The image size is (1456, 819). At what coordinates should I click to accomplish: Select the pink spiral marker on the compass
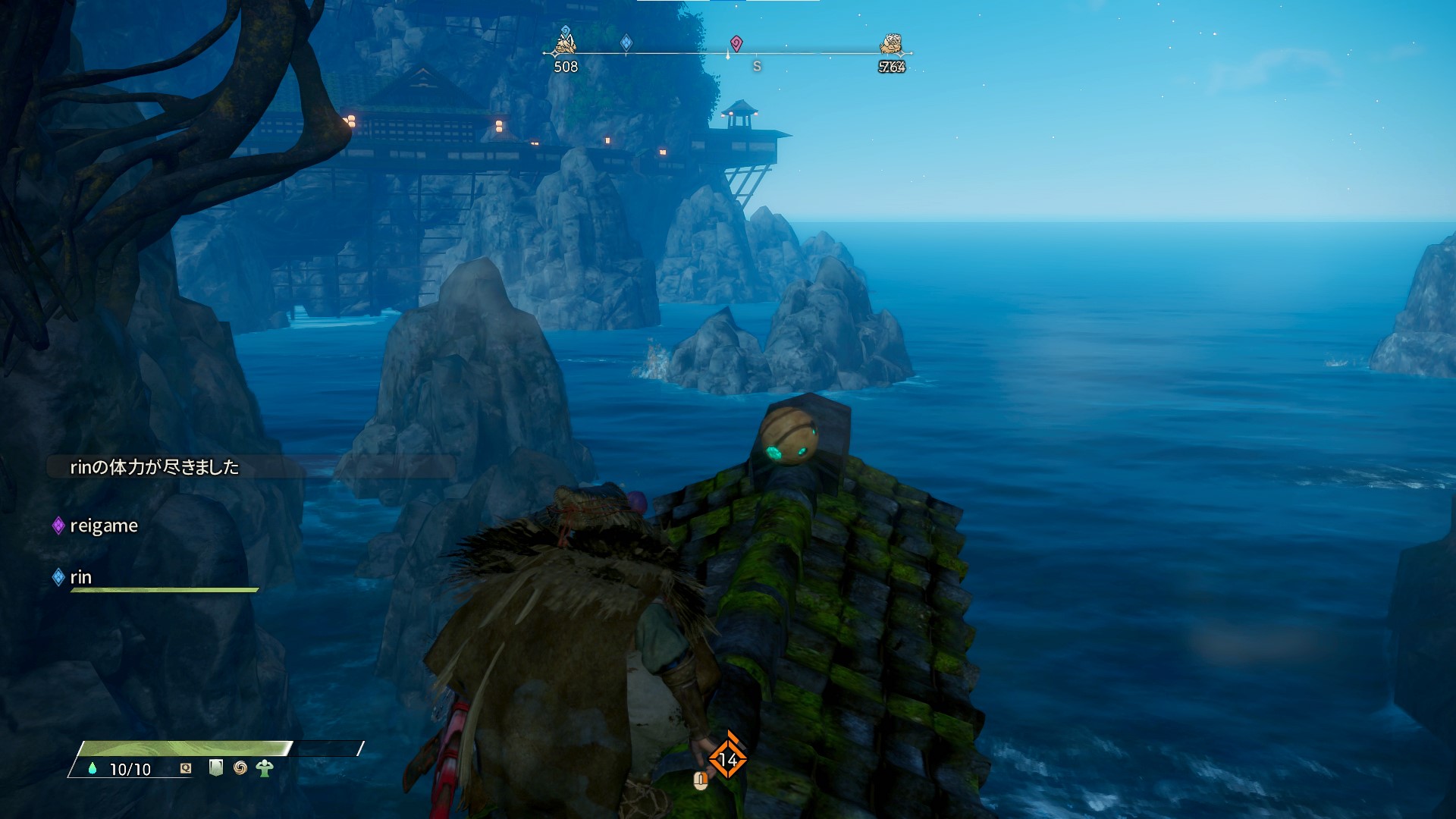[736, 42]
